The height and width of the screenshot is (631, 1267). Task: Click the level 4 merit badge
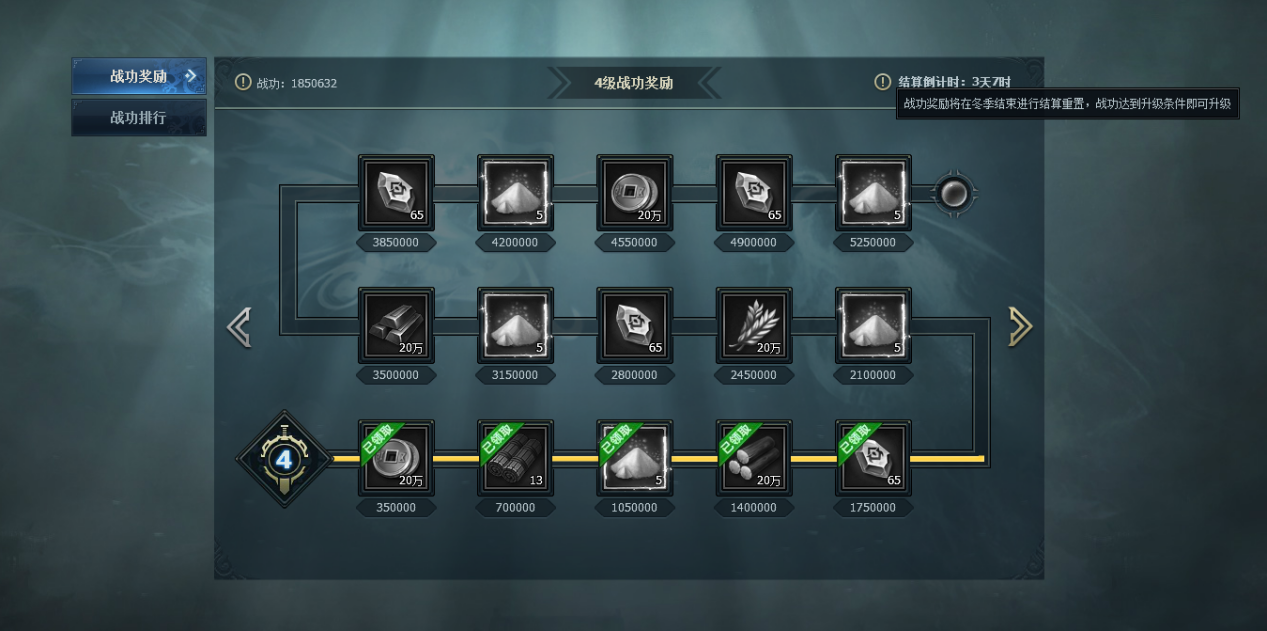(x=284, y=459)
